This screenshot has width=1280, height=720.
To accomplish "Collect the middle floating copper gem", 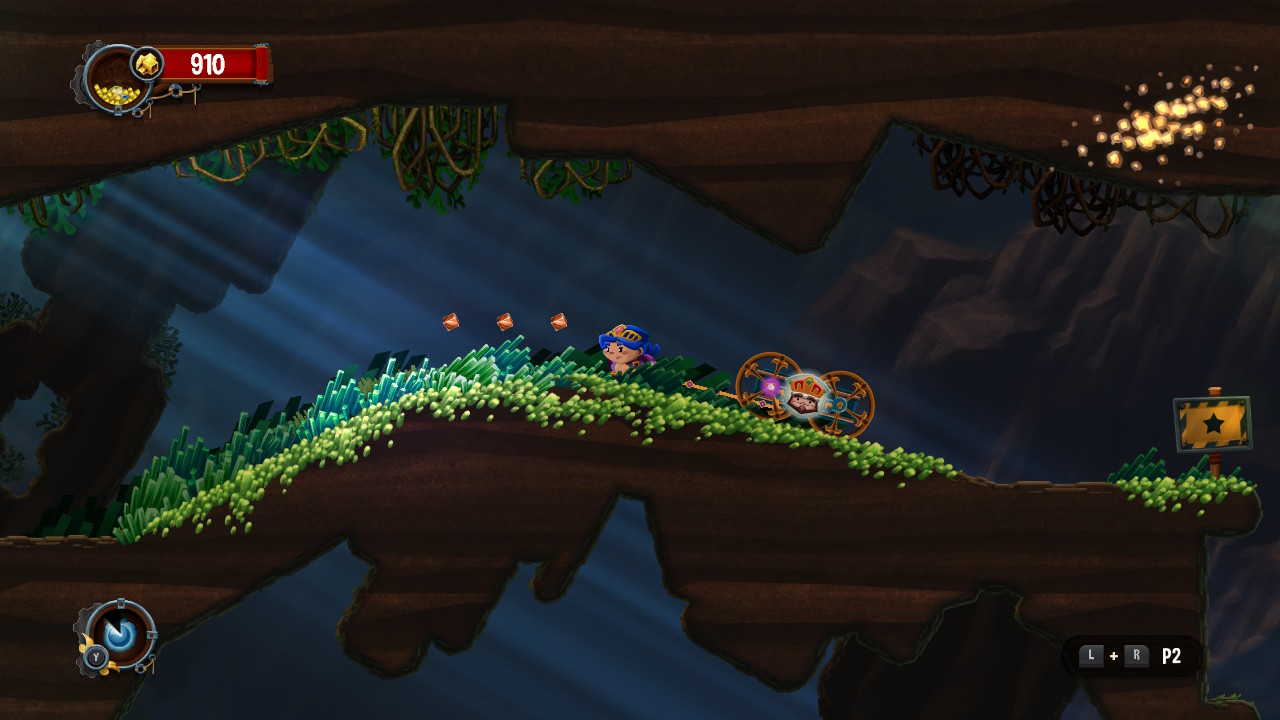I will click(505, 320).
